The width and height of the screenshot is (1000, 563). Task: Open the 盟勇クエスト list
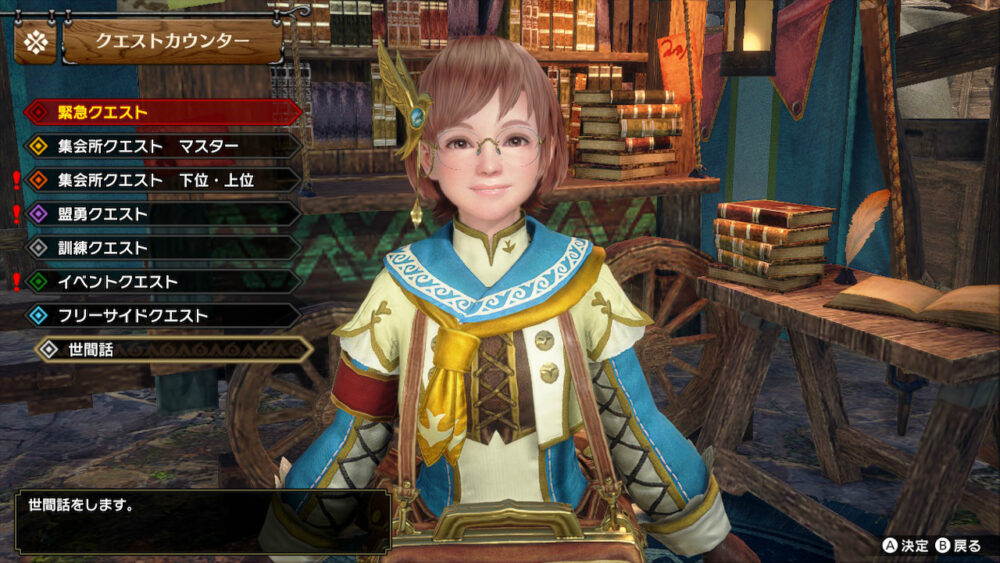click(160, 214)
